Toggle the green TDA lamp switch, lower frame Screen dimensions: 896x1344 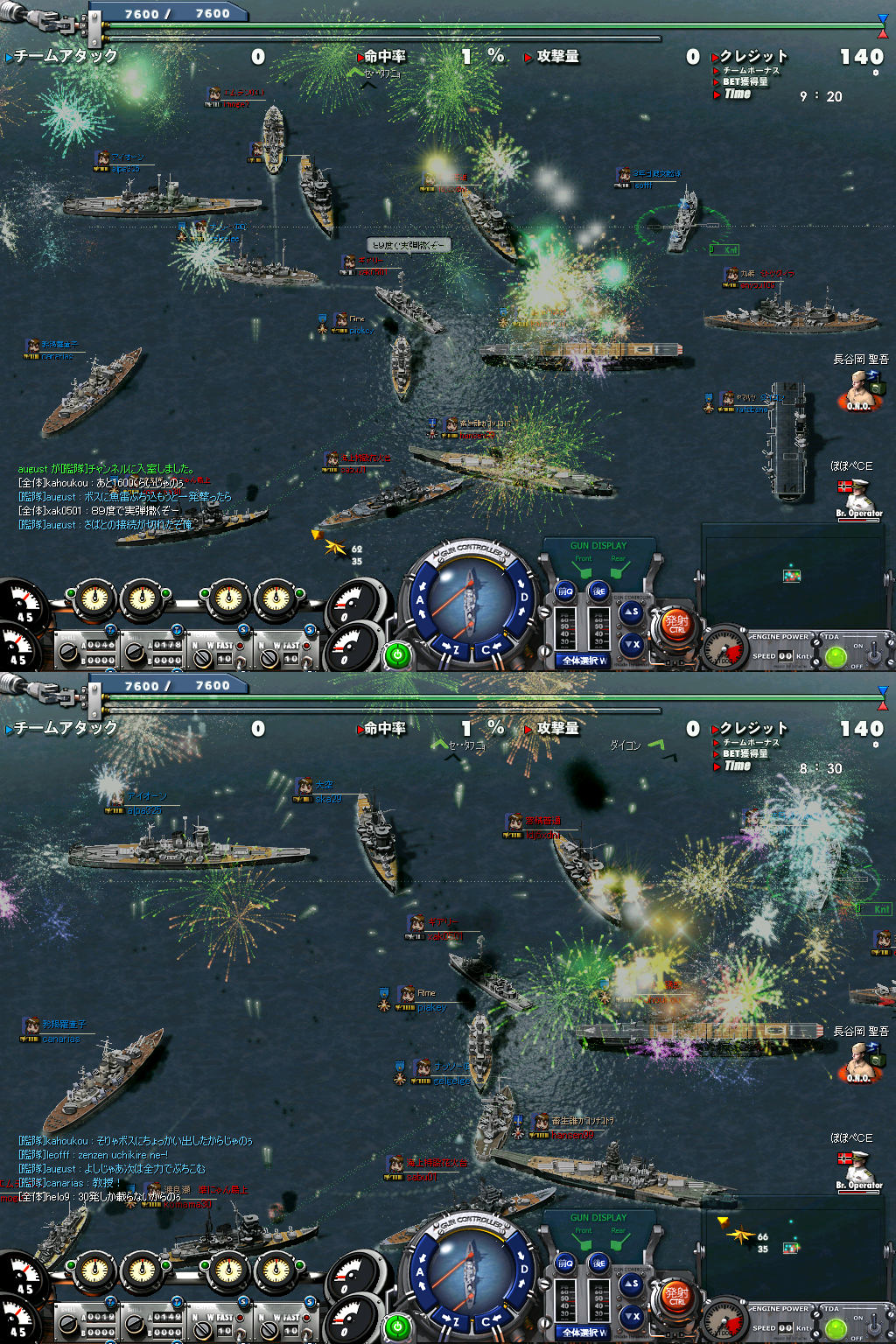click(836, 1328)
